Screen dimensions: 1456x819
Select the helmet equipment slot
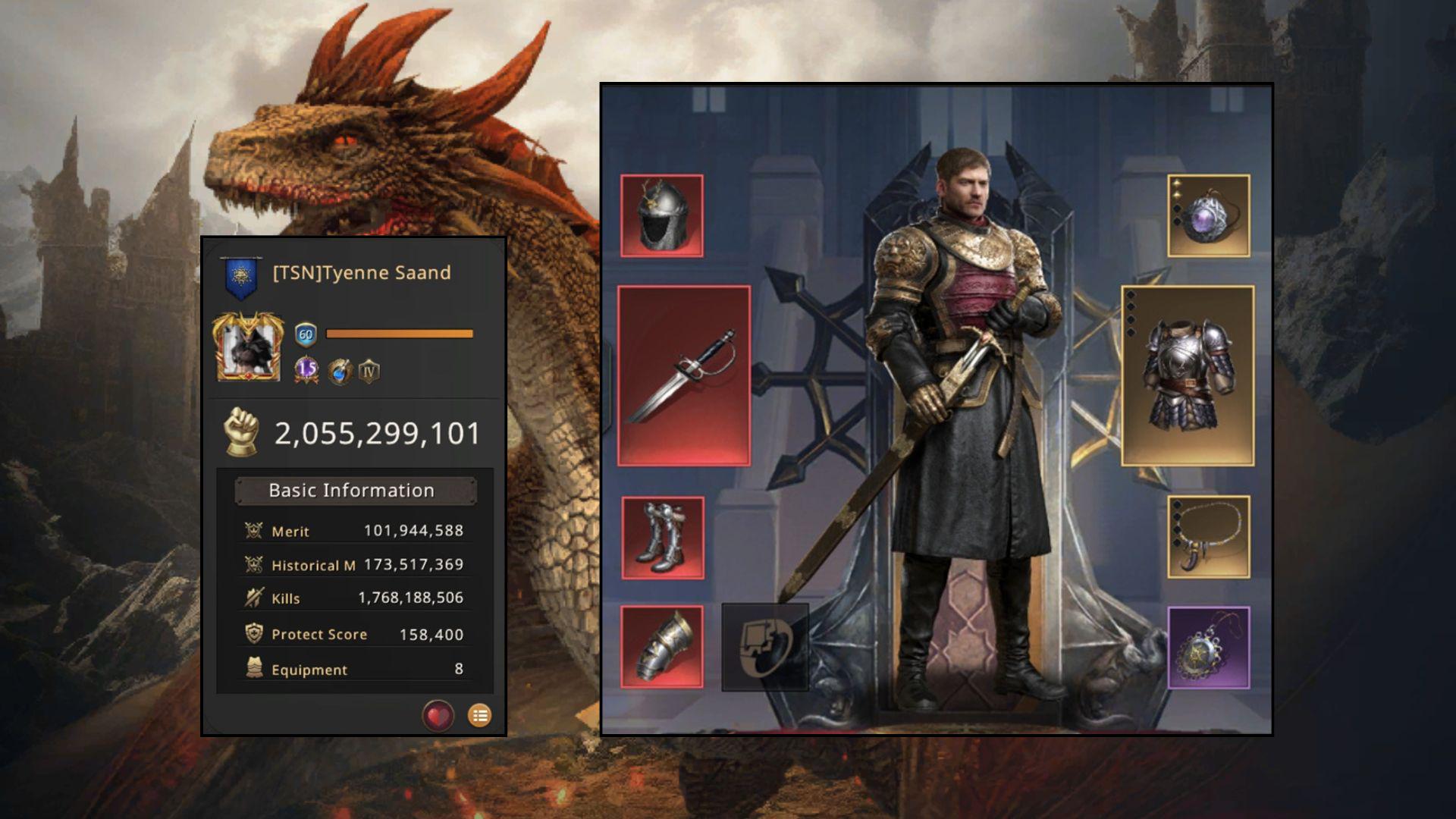[662, 216]
